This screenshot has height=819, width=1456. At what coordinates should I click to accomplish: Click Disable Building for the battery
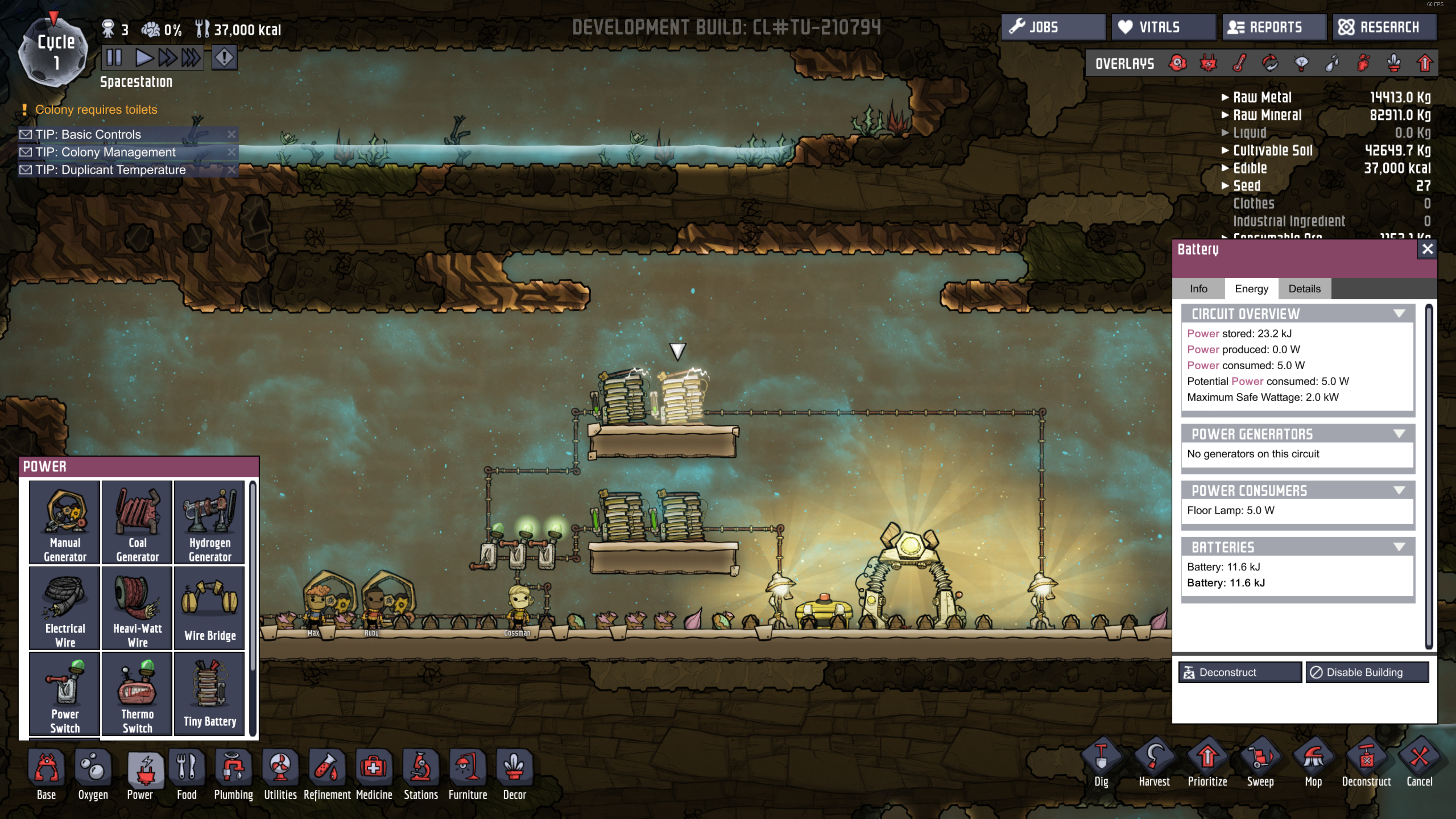[x=1367, y=672]
